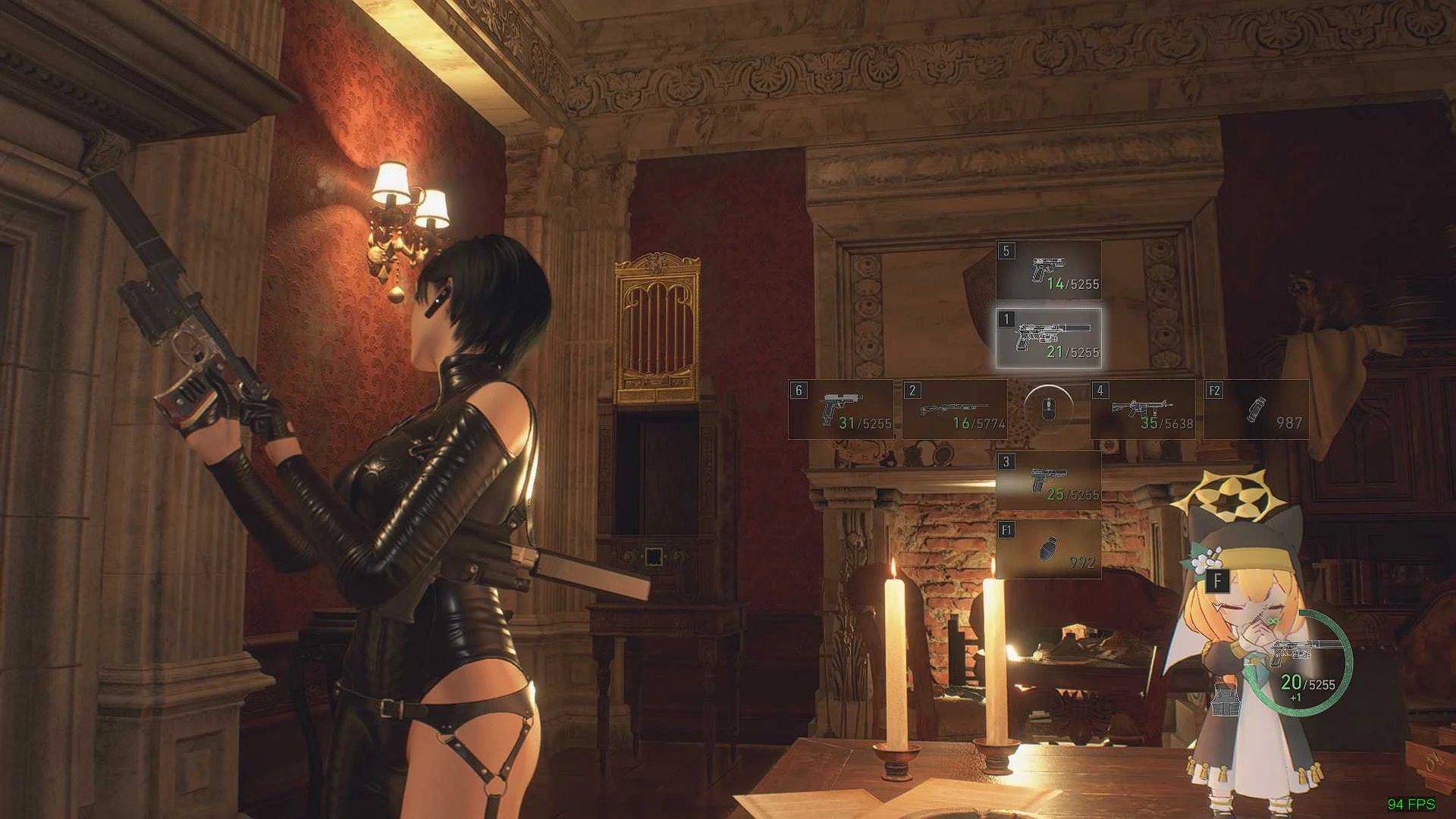
Task: Select the F2 flash grenade slot
Action: coord(1256,410)
